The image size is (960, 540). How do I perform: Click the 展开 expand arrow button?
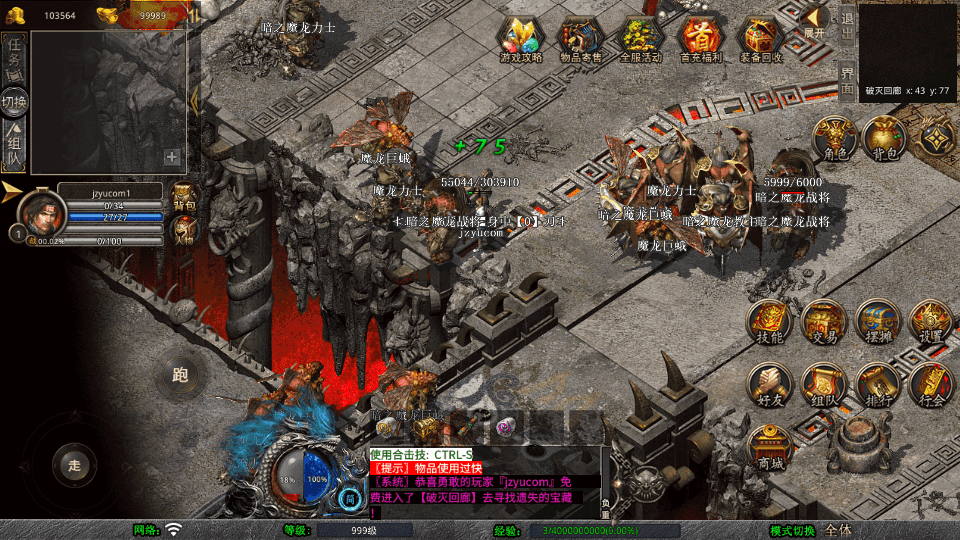pos(816,22)
